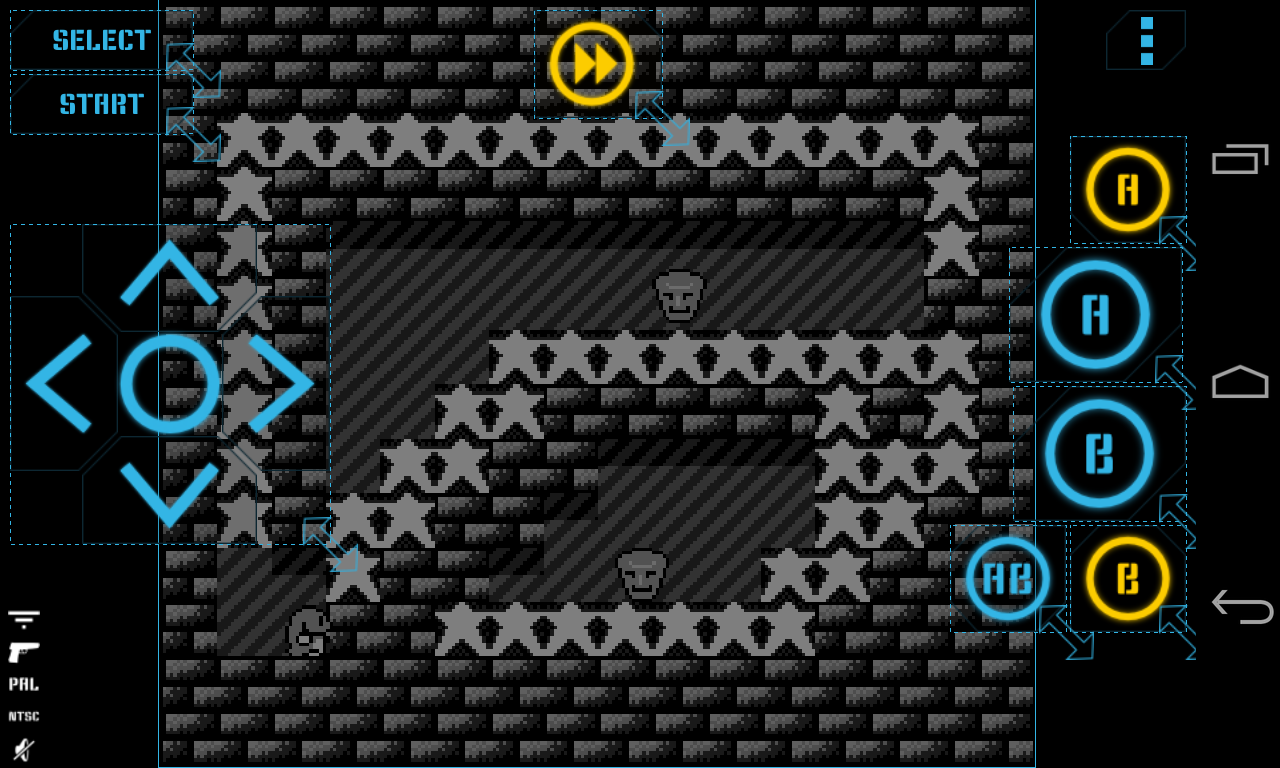This screenshot has height=768, width=1280.
Task: Switch video mode to PAL
Action: pos(24,684)
